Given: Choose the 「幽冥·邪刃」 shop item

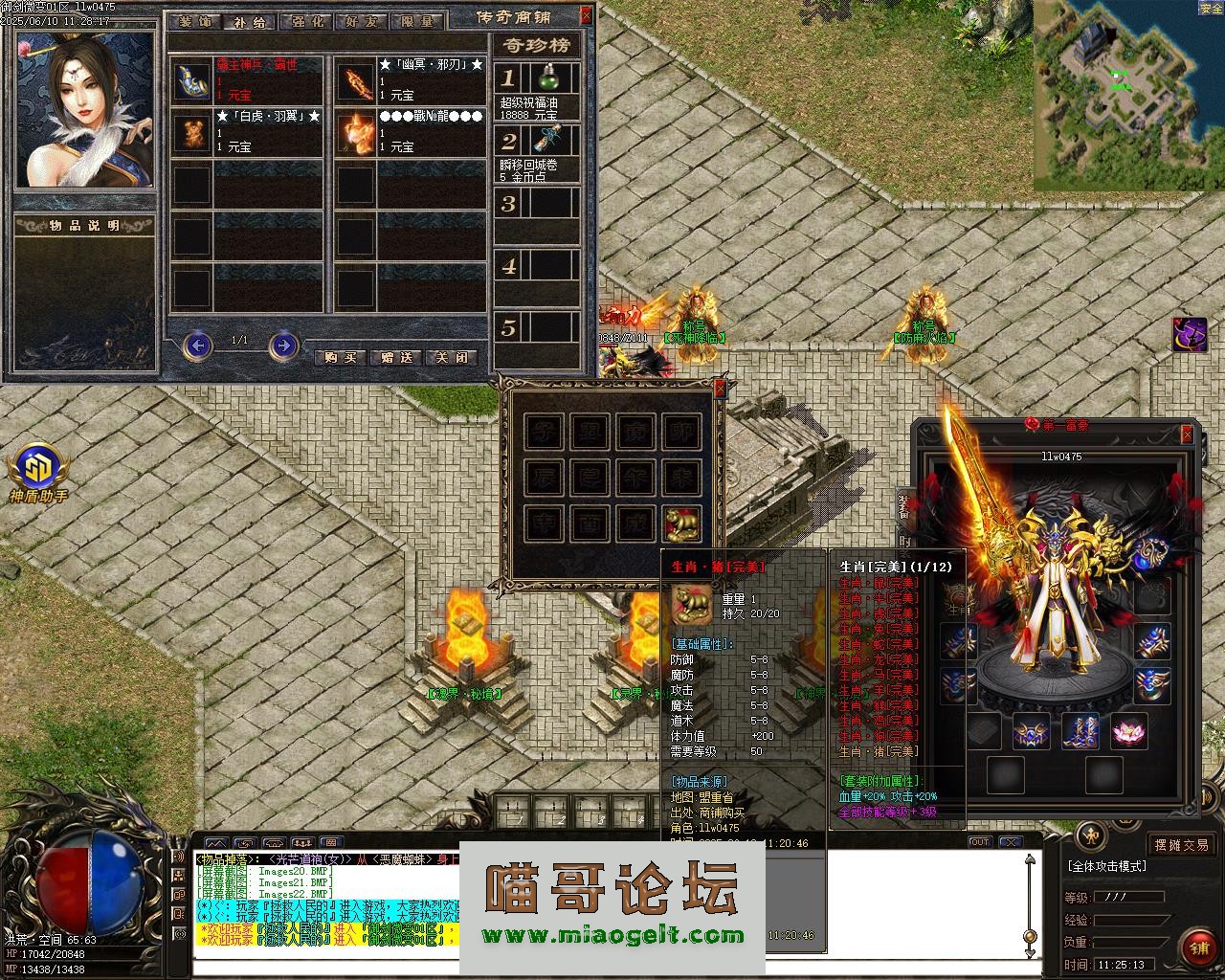Looking at the screenshot, I should (x=354, y=81).
